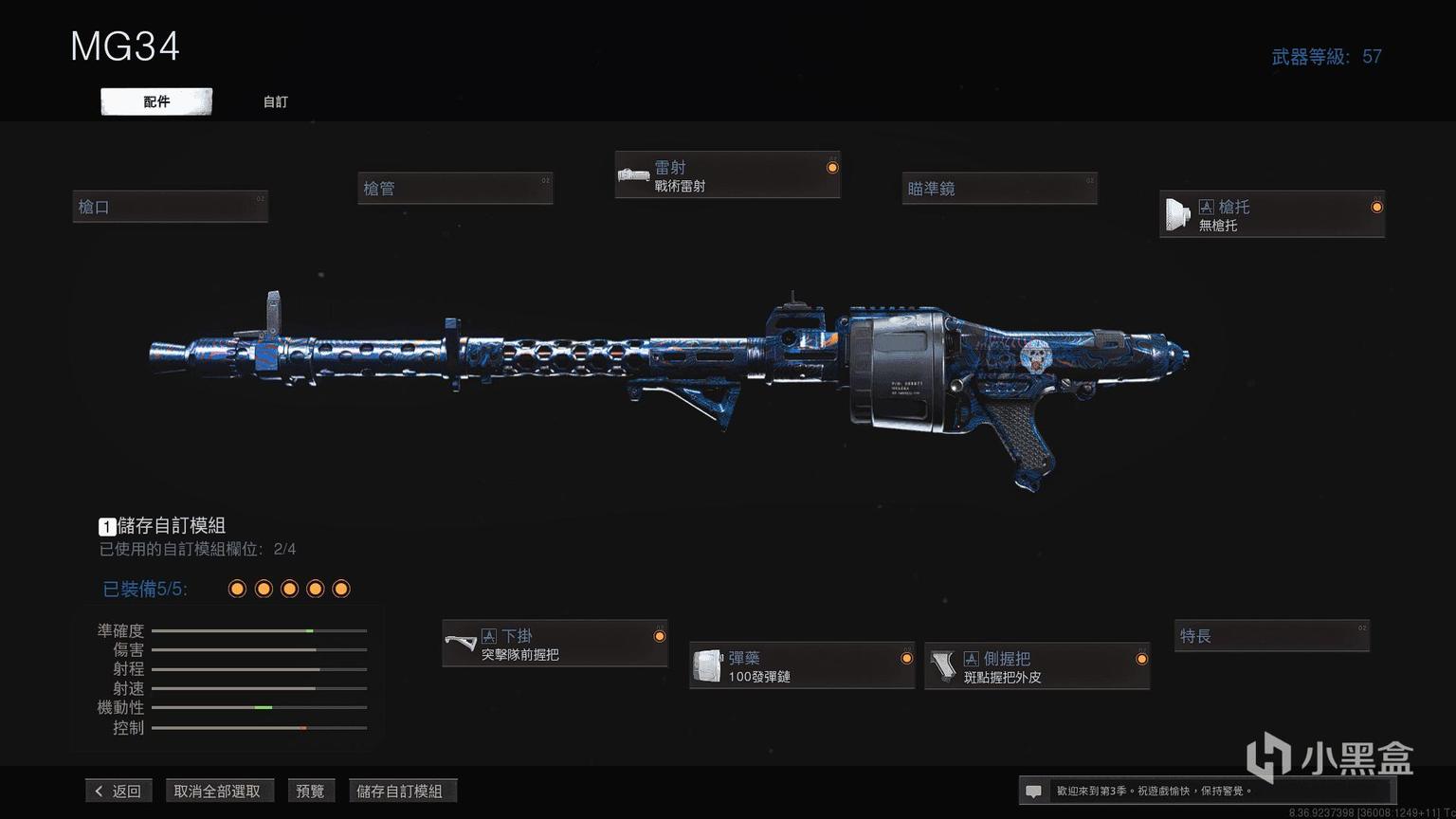Select the empty 槍管 barrel slot

pos(455,189)
